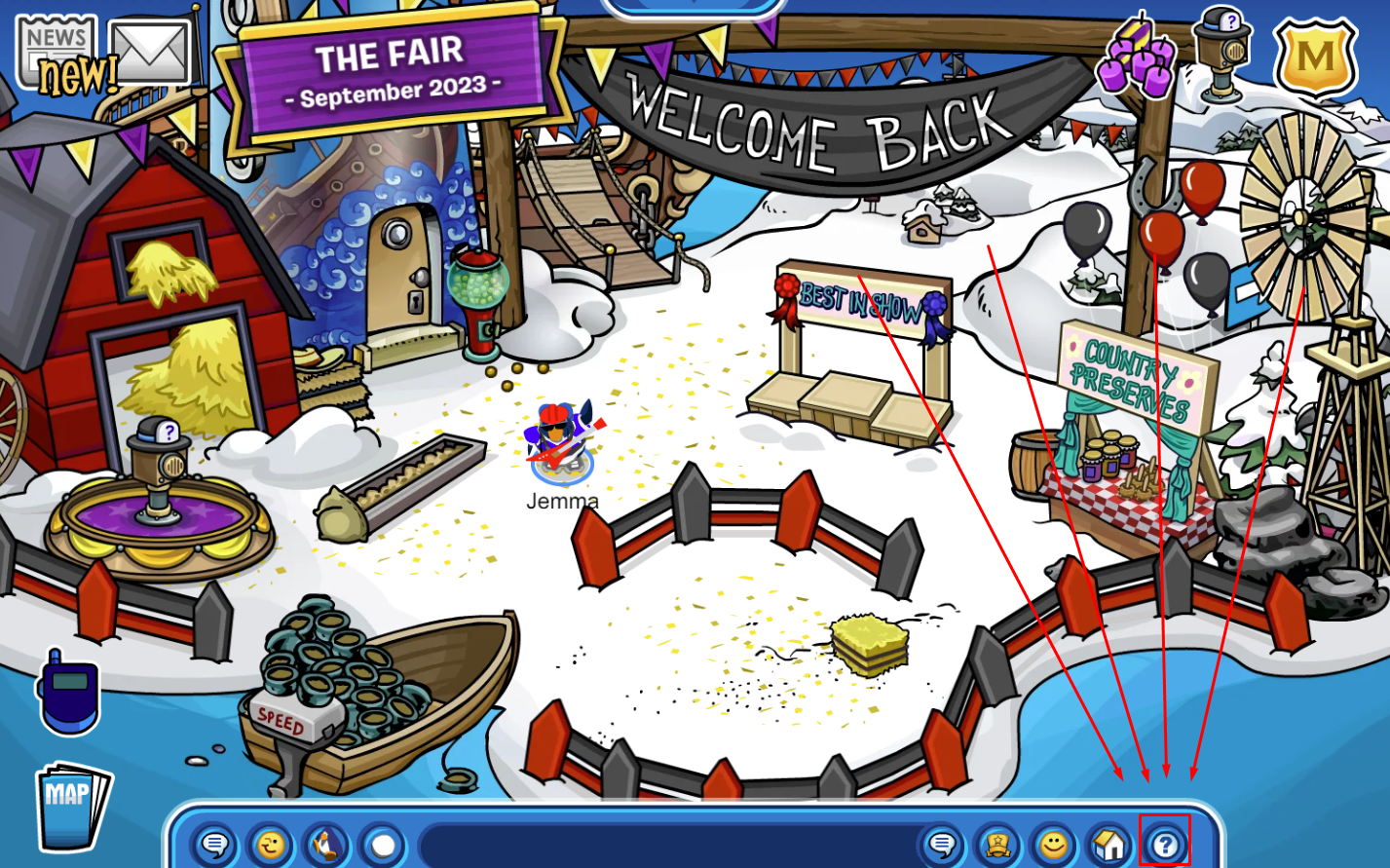Image resolution: width=1390 pixels, height=868 pixels.
Task: Open the blue spy phone
Action: tap(68, 690)
